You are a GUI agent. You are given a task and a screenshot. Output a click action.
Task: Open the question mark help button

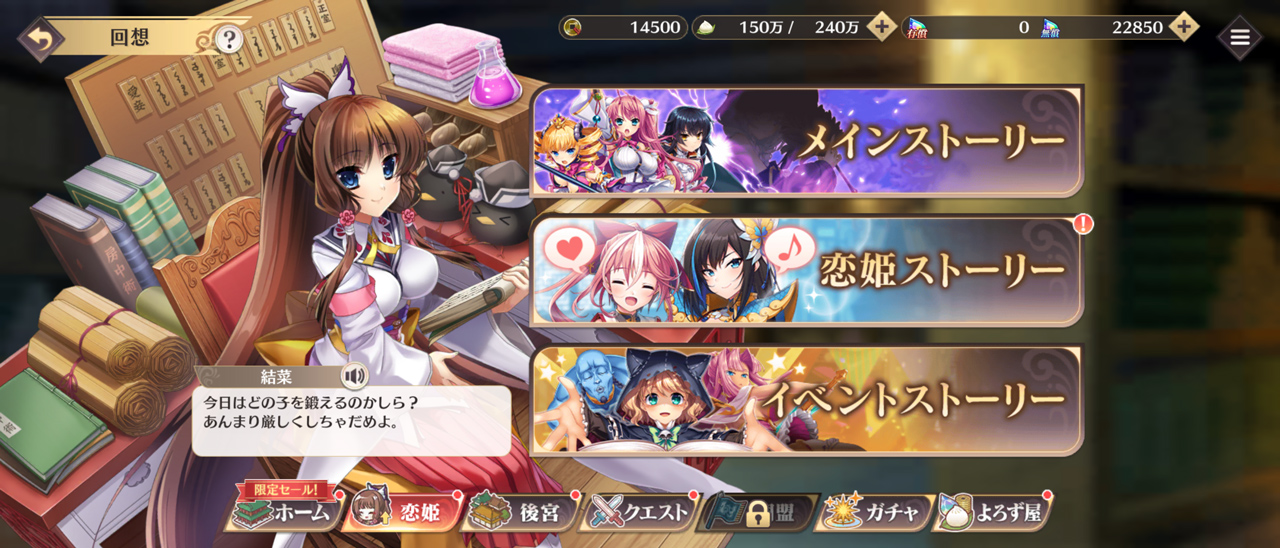[230, 39]
